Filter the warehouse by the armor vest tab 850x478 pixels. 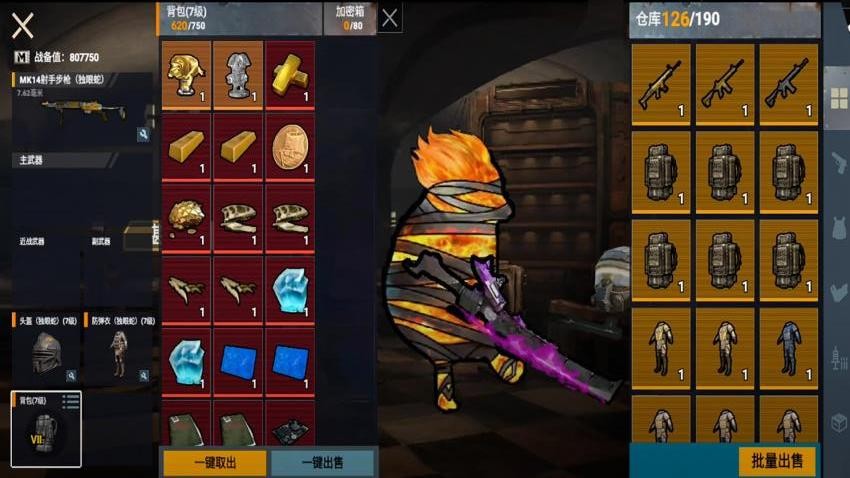click(837, 228)
